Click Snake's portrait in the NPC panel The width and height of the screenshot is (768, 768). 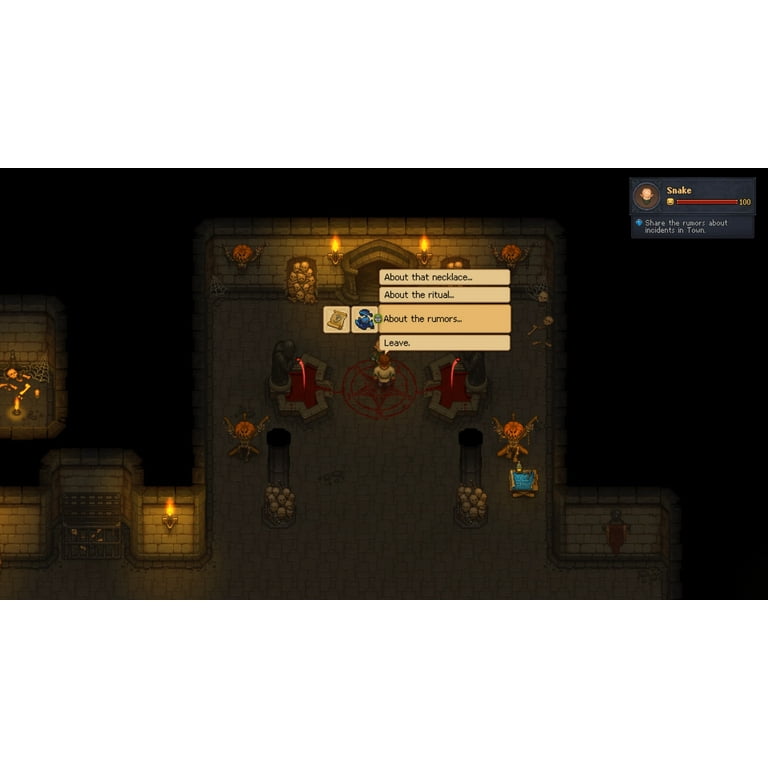click(648, 195)
